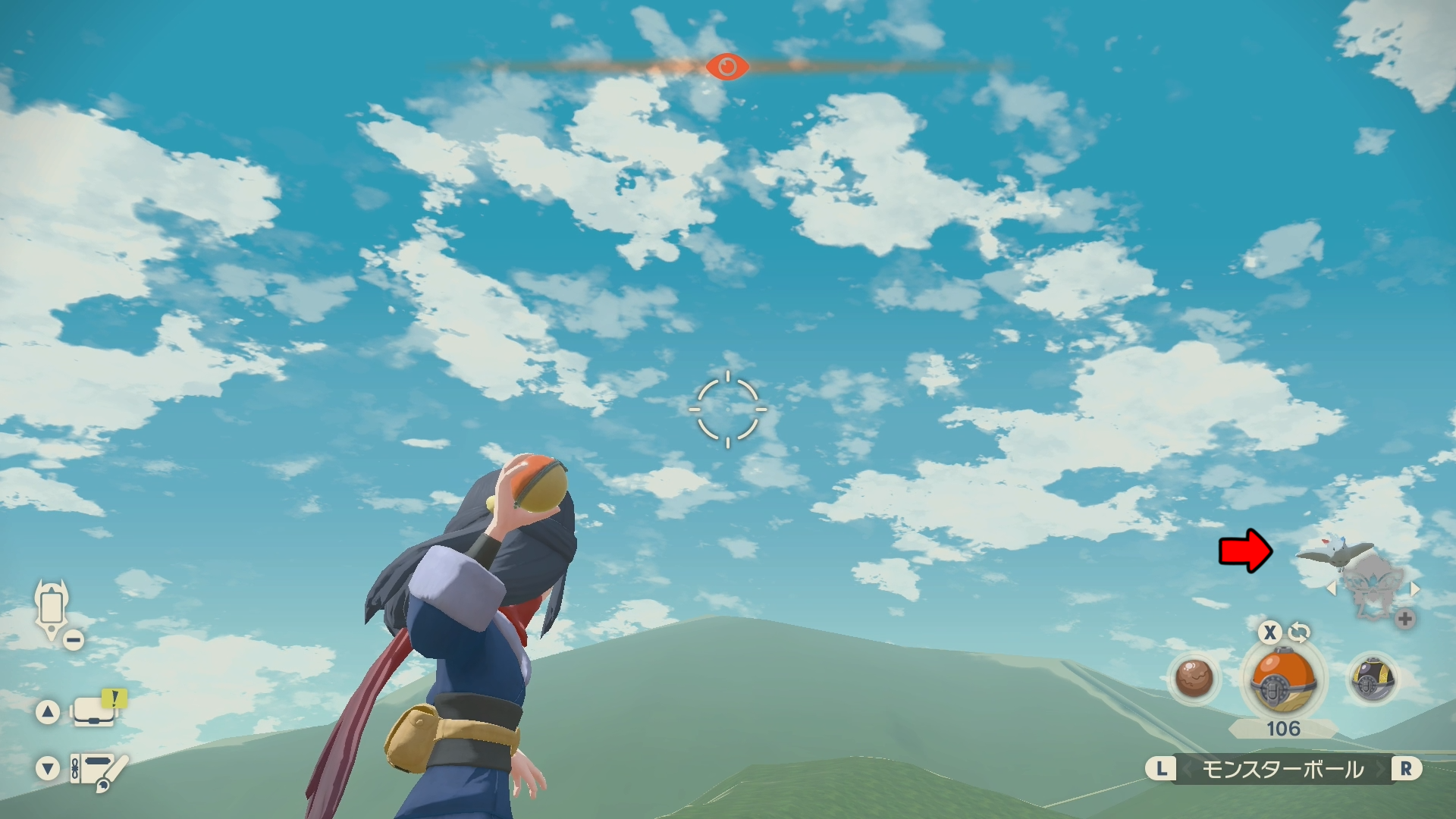The height and width of the screenshot is (819, 1456).
Task: Select the black and gold ball slot
Action: [1372, 679]
